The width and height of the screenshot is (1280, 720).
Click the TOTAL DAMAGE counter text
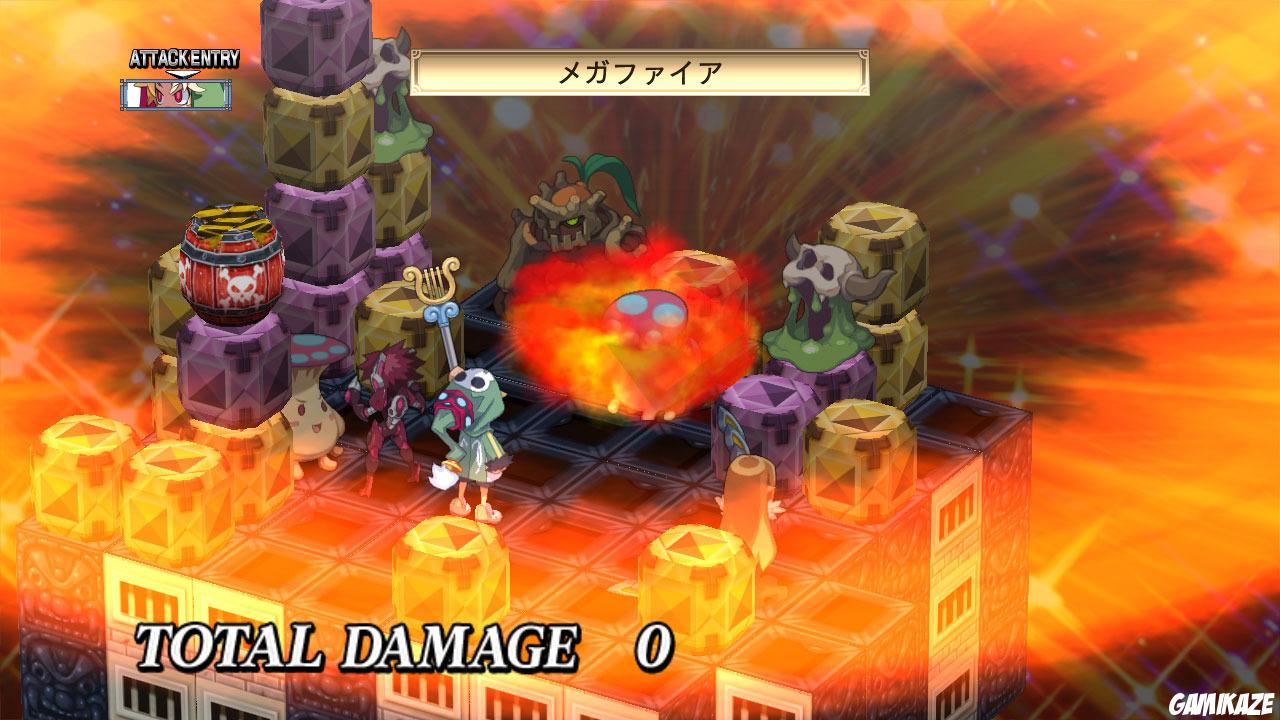tap(350, 645)
